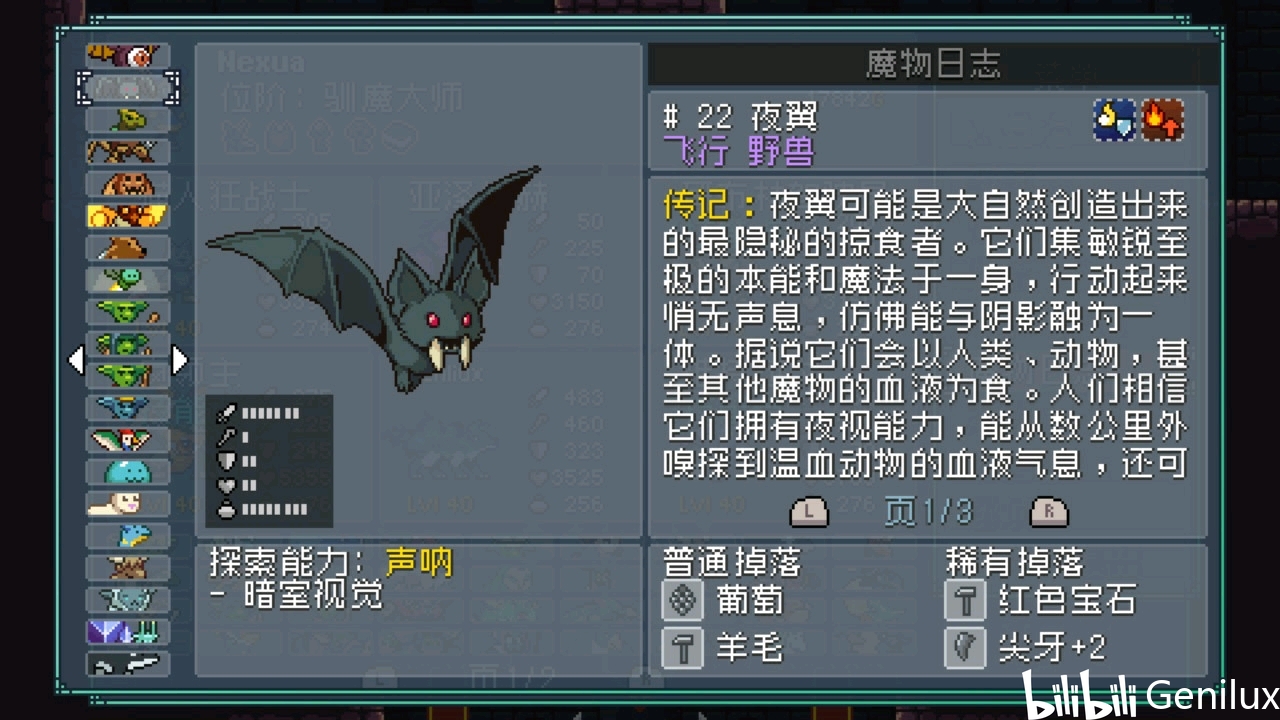Image resolution: width=1280 pixels, height=720 pixels.
Task: Click the sonar exploration ability label
Action: pyautogui.click(x=420, y=563)
